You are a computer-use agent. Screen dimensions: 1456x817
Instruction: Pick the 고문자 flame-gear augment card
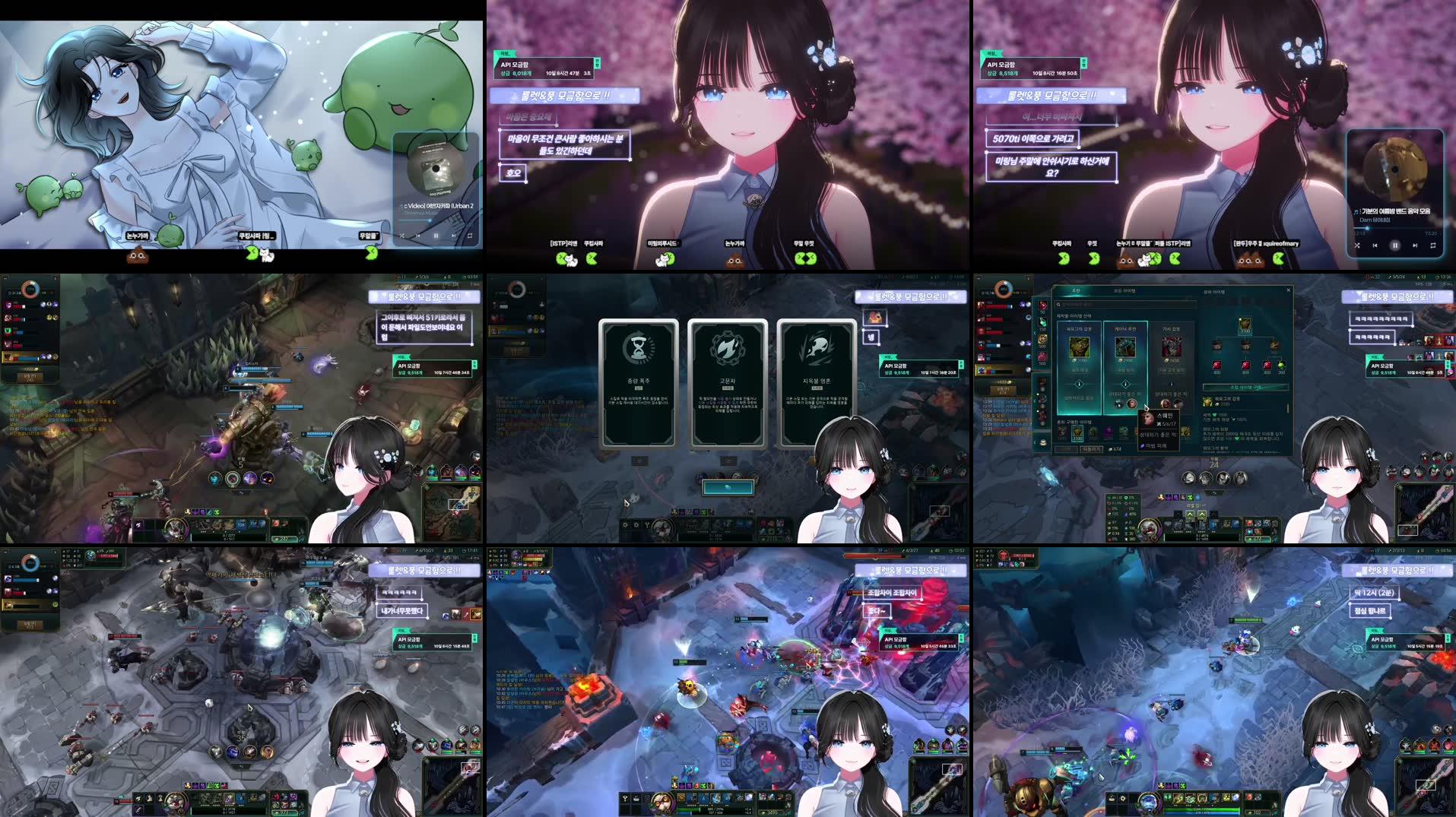pos(728,383)
